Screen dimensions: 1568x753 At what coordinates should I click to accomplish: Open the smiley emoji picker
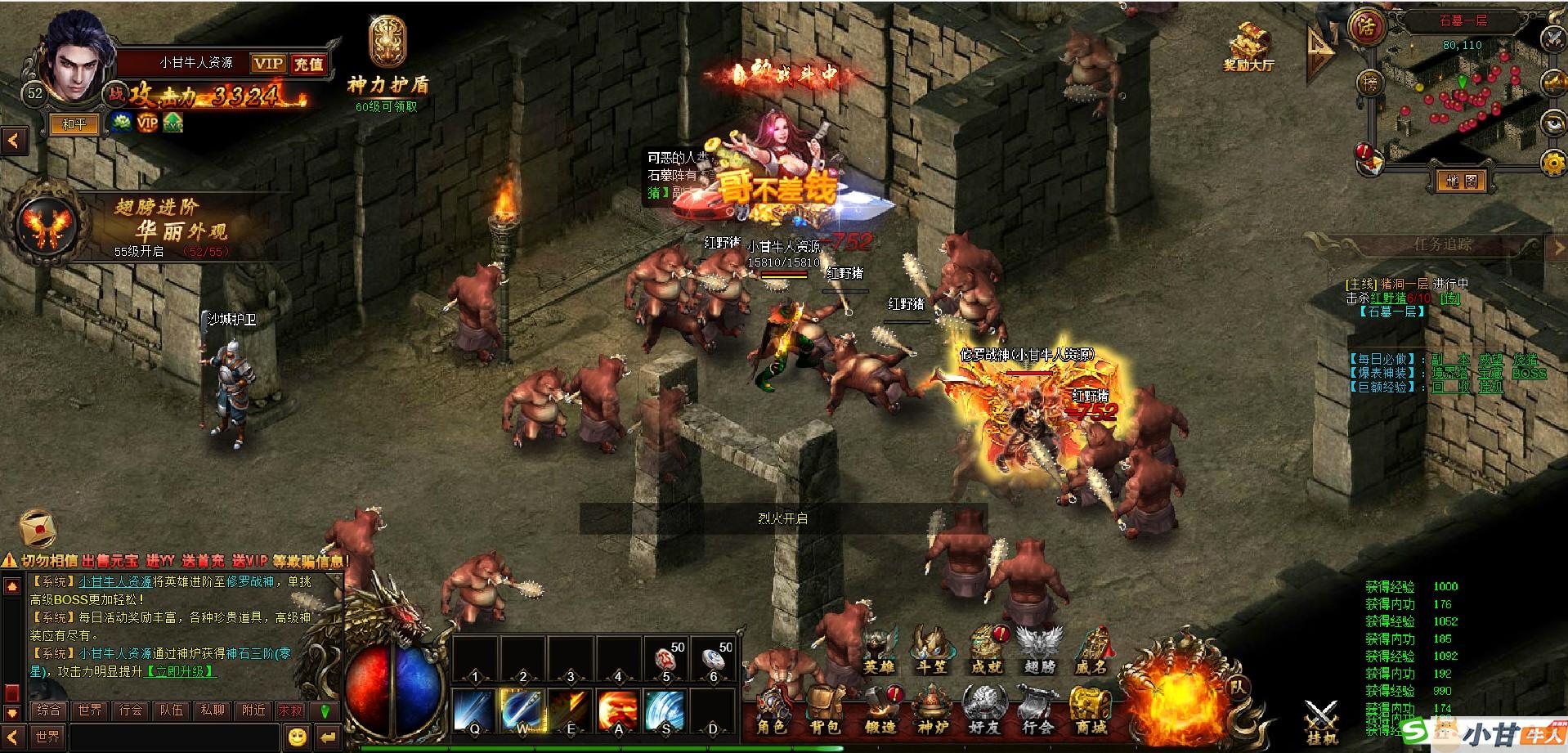[298, 737]
